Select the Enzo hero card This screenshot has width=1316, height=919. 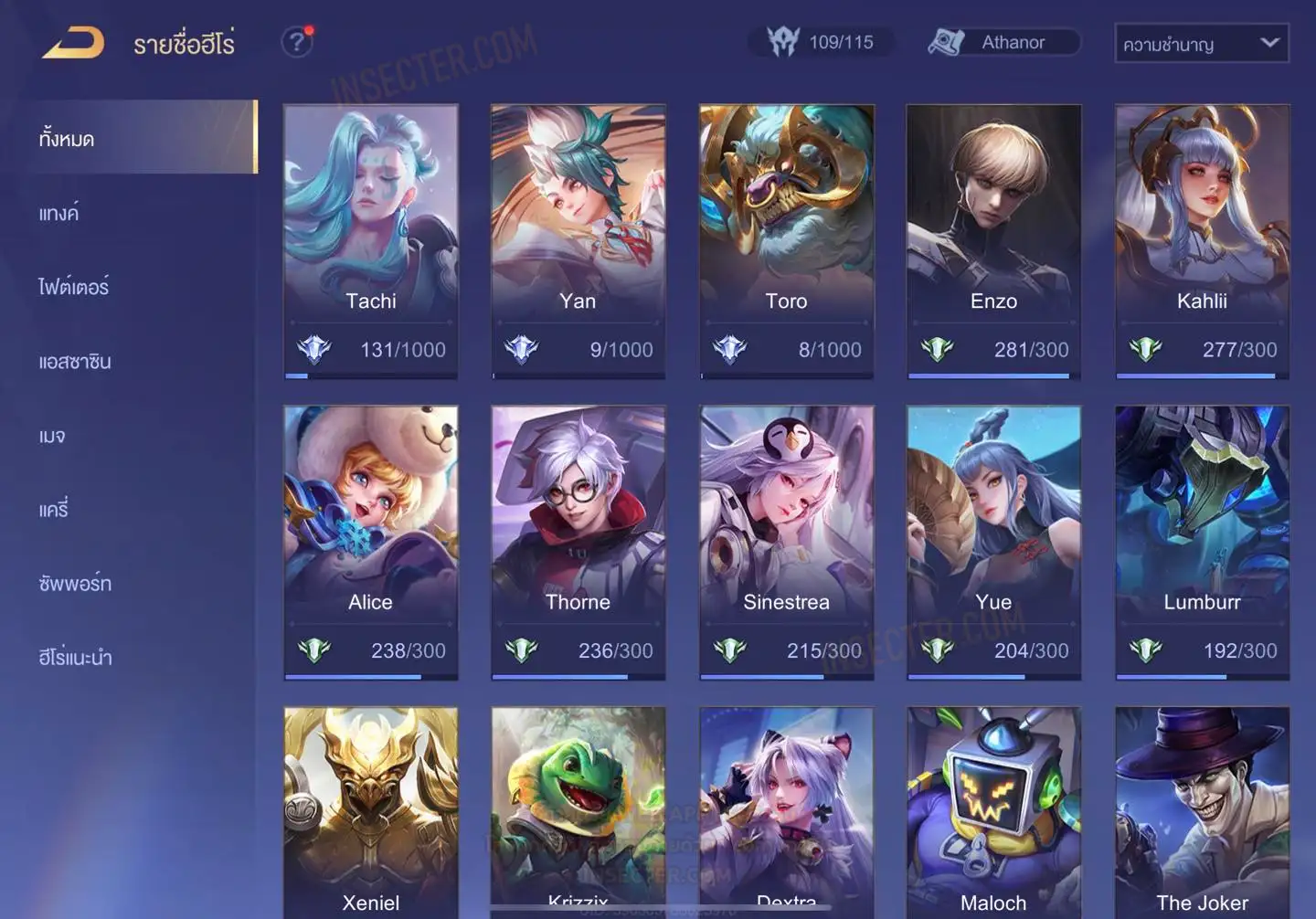tap(993, 240)
